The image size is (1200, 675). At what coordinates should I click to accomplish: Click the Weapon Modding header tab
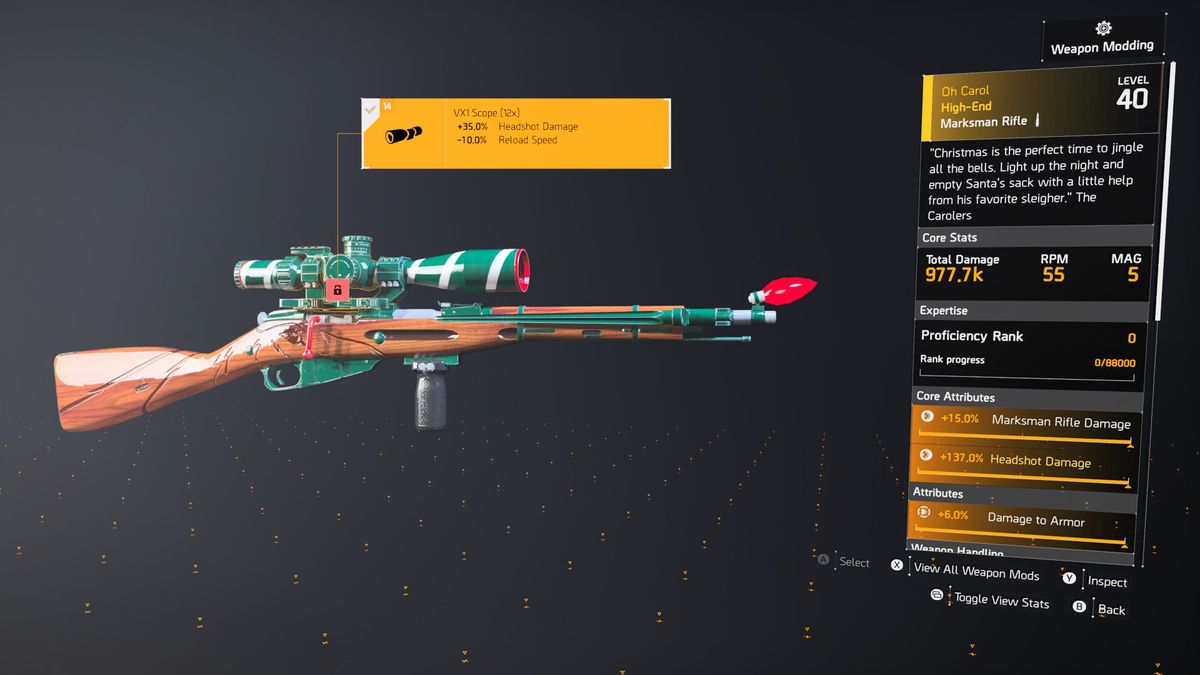coord(1101,46)
